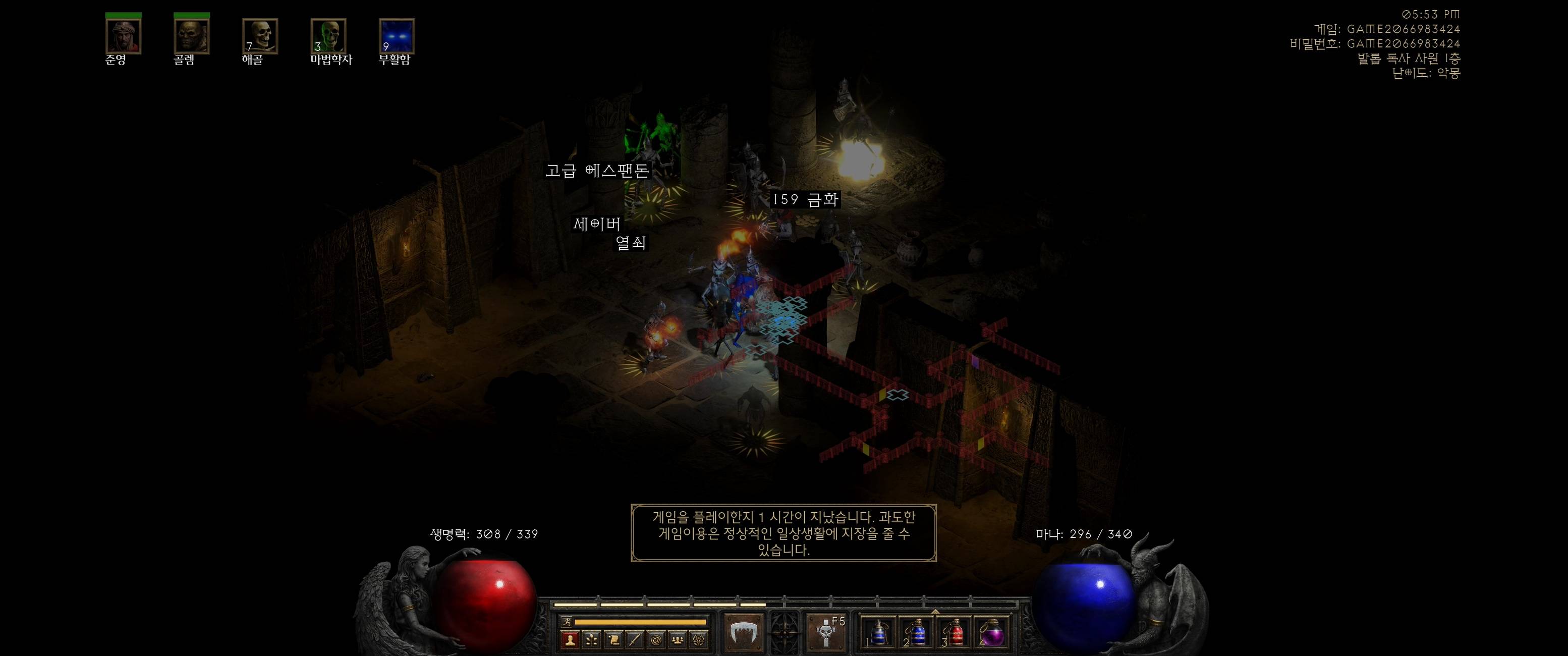
Task: Open the character screen button
Action: click(x=571, y=639)
